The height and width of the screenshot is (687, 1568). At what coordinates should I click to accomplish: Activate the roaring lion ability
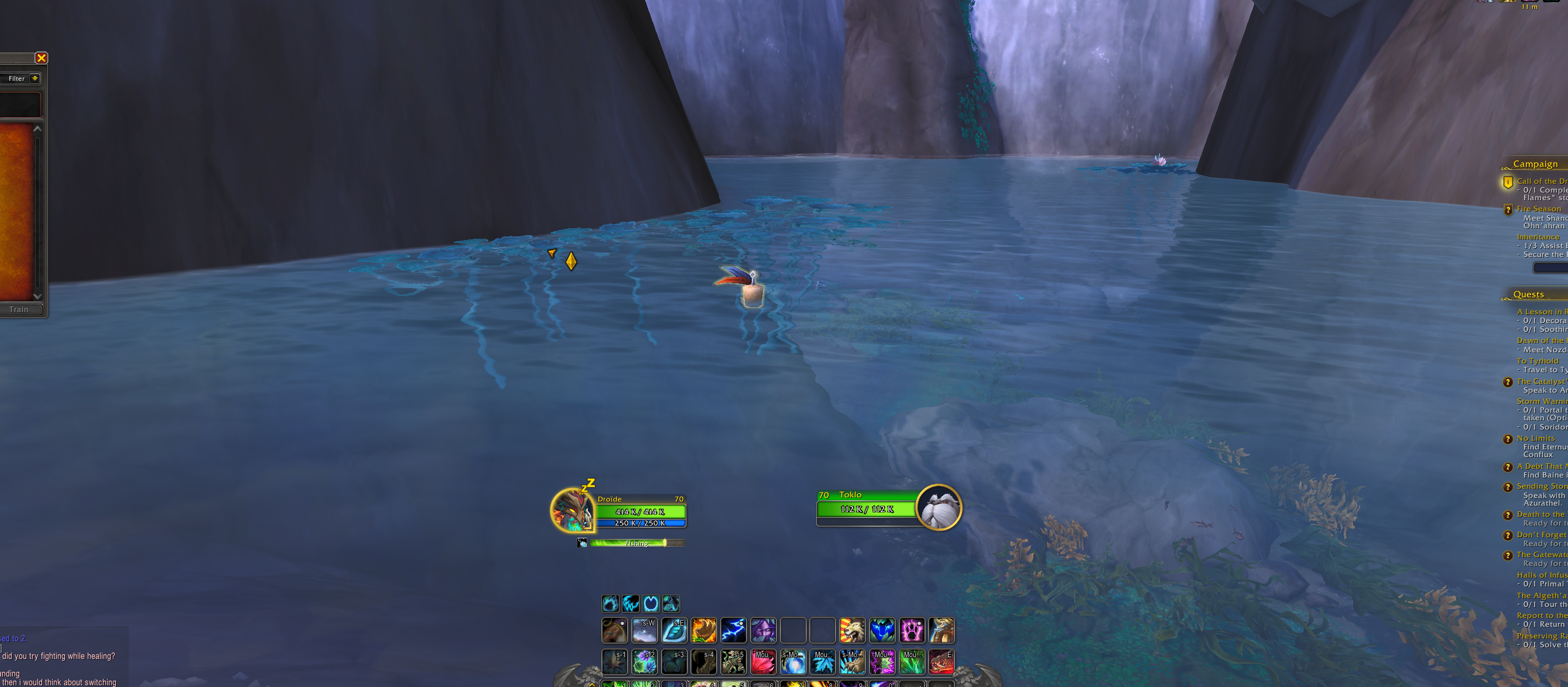coord(852,630)
